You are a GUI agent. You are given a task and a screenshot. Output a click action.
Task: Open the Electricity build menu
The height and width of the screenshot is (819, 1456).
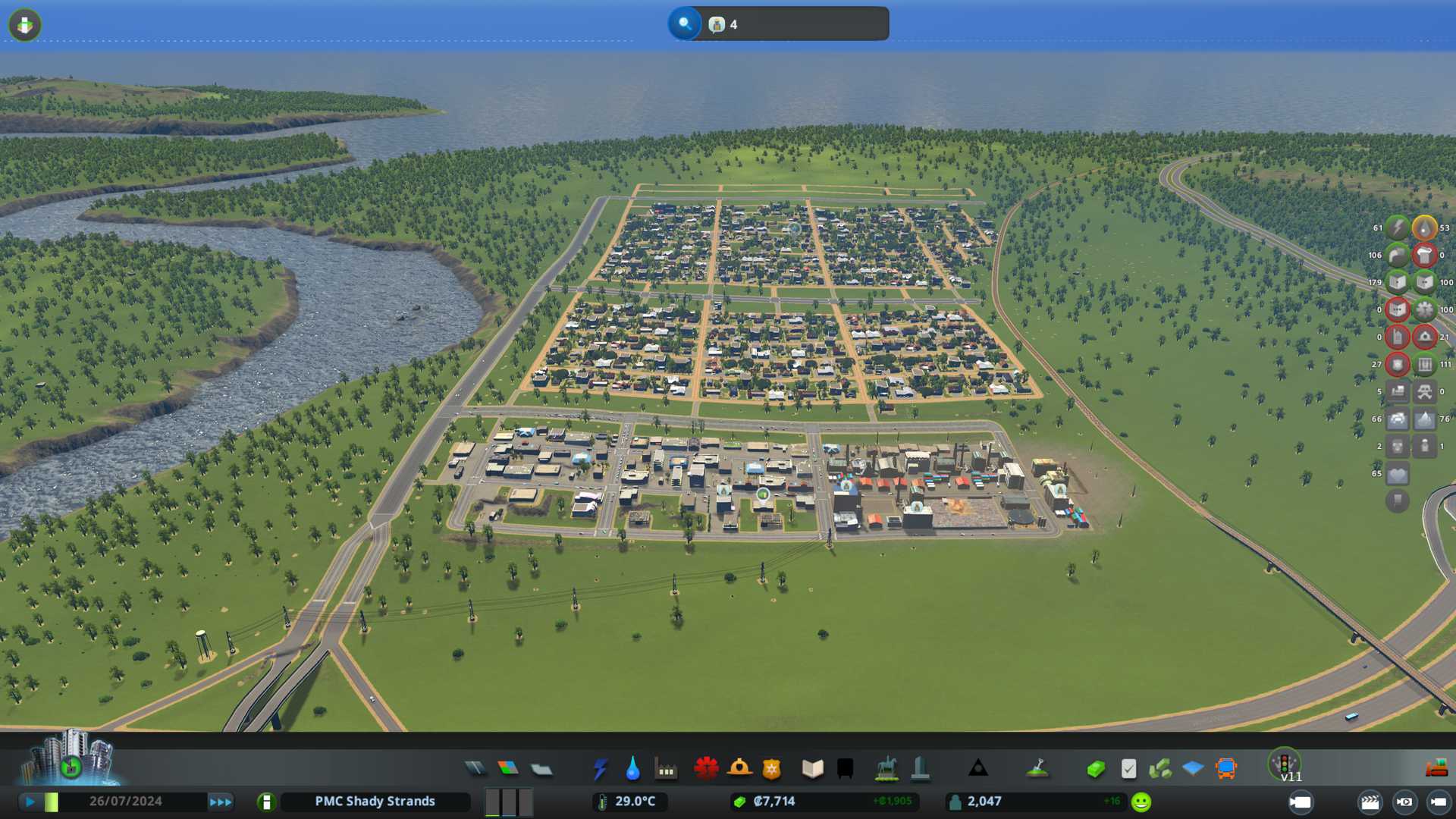click(600, 769)
